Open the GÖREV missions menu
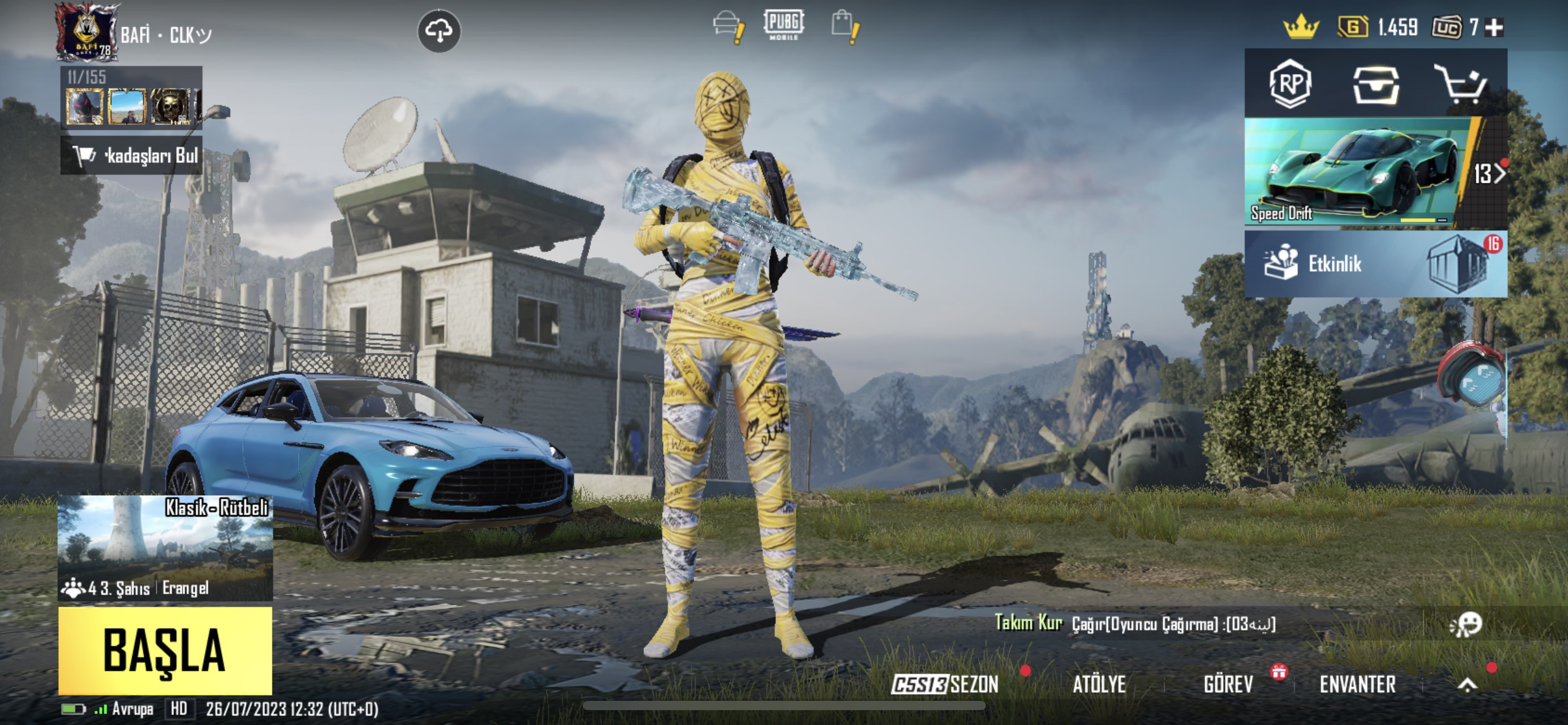Screen dimensions: 1568x725 click(x=1228, y=684)
